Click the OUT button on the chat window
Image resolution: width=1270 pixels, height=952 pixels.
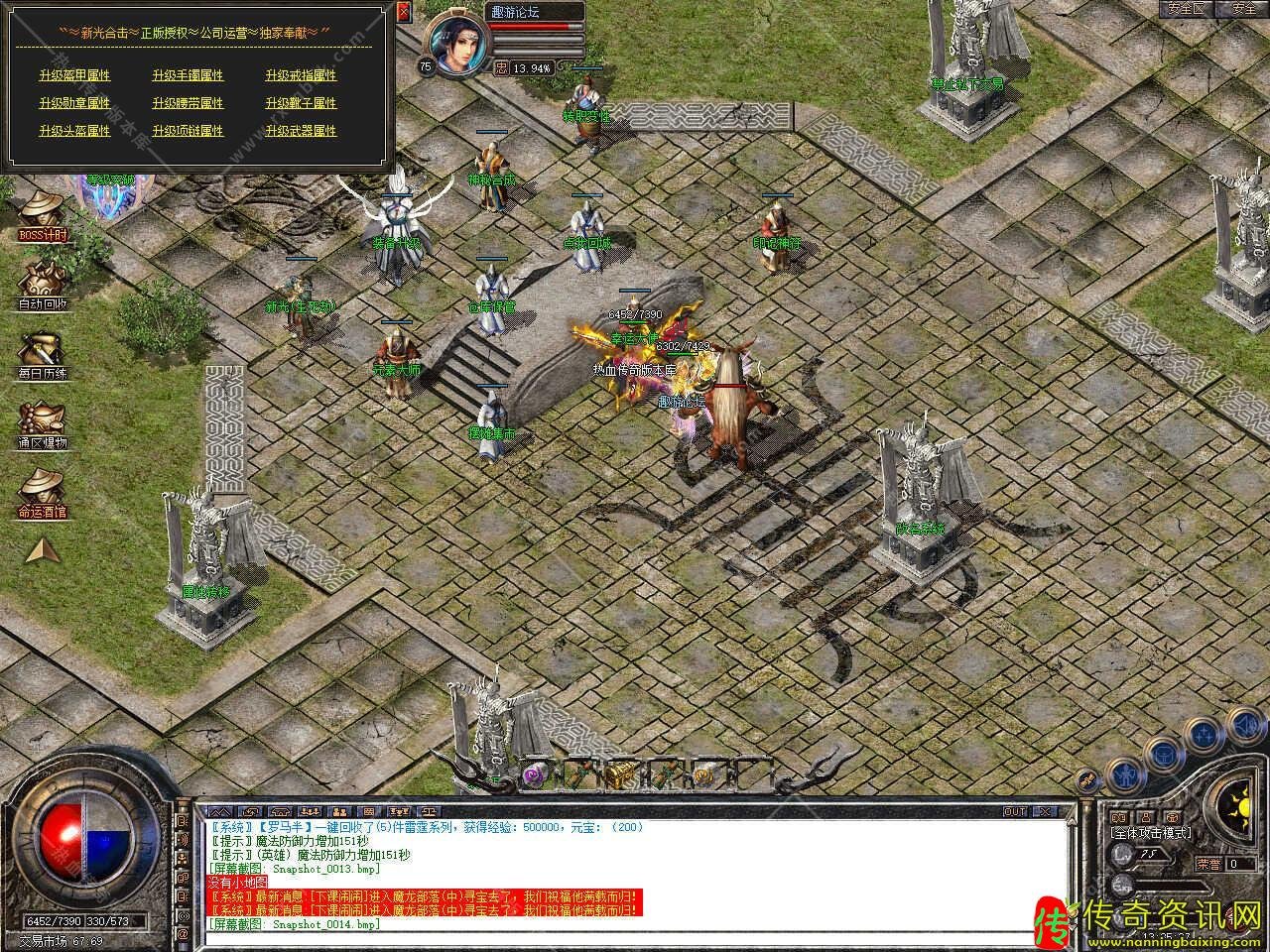(1015, 811)
